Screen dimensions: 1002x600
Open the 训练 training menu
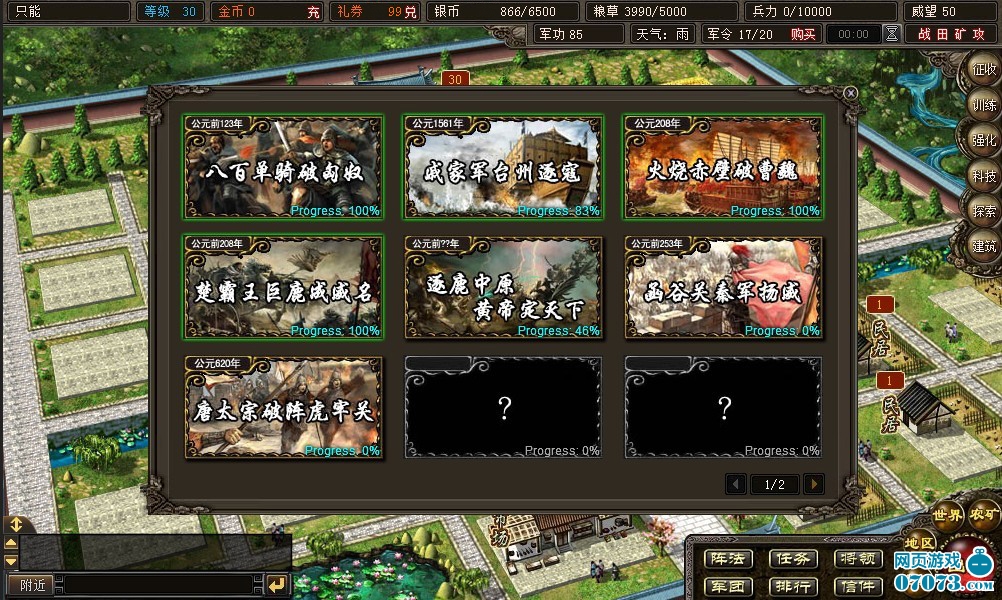click(982, 106)
